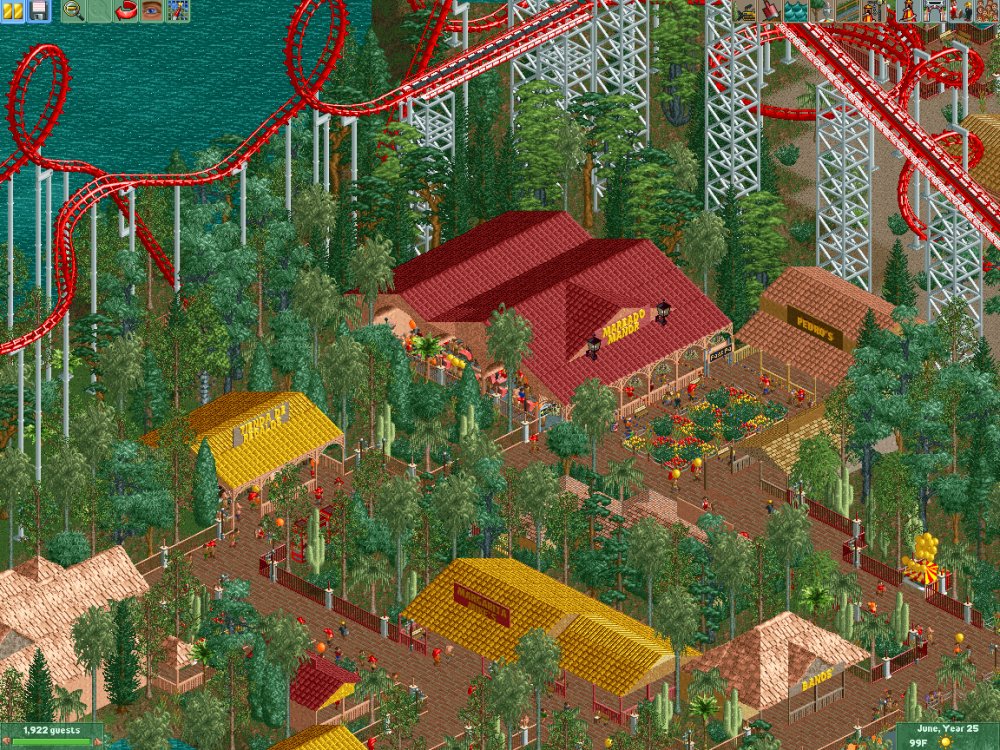Activate the shovel land adjustment tool
Image resolution: width=1000 pixels, height=750 pixels.
[771, 11]
